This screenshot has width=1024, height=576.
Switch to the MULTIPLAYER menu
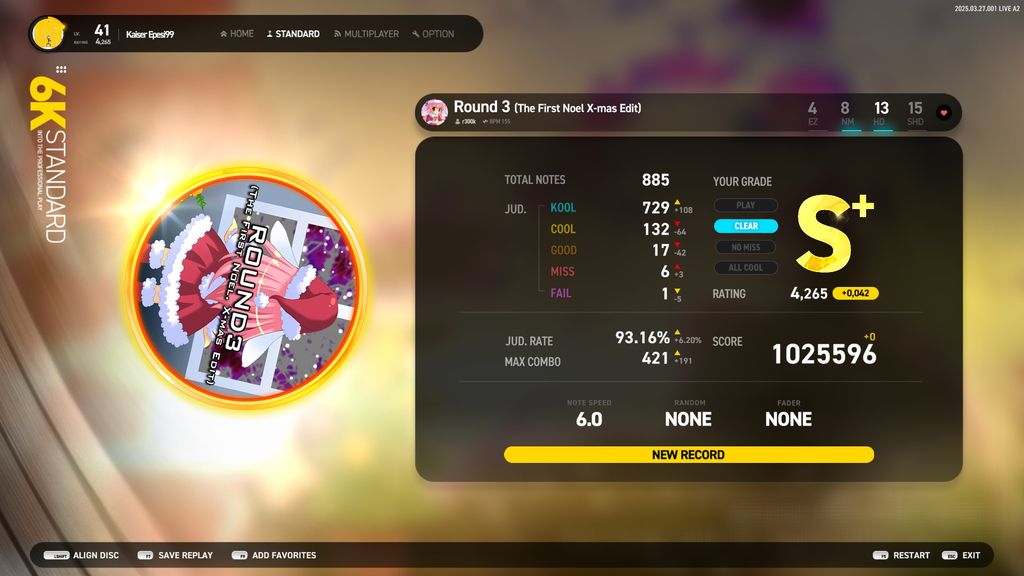366,34
